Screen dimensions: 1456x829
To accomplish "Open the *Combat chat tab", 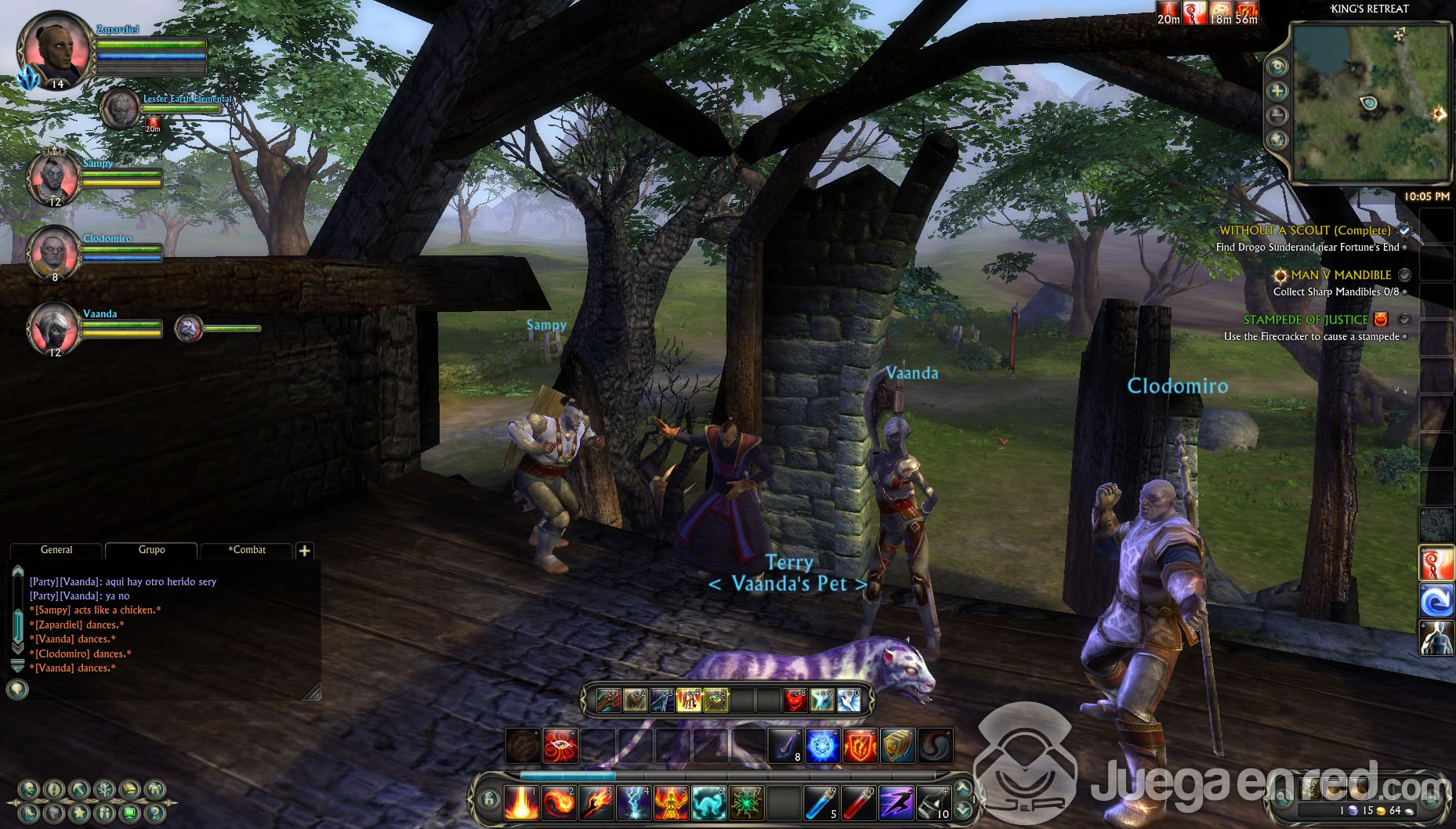I will (247, 550).
